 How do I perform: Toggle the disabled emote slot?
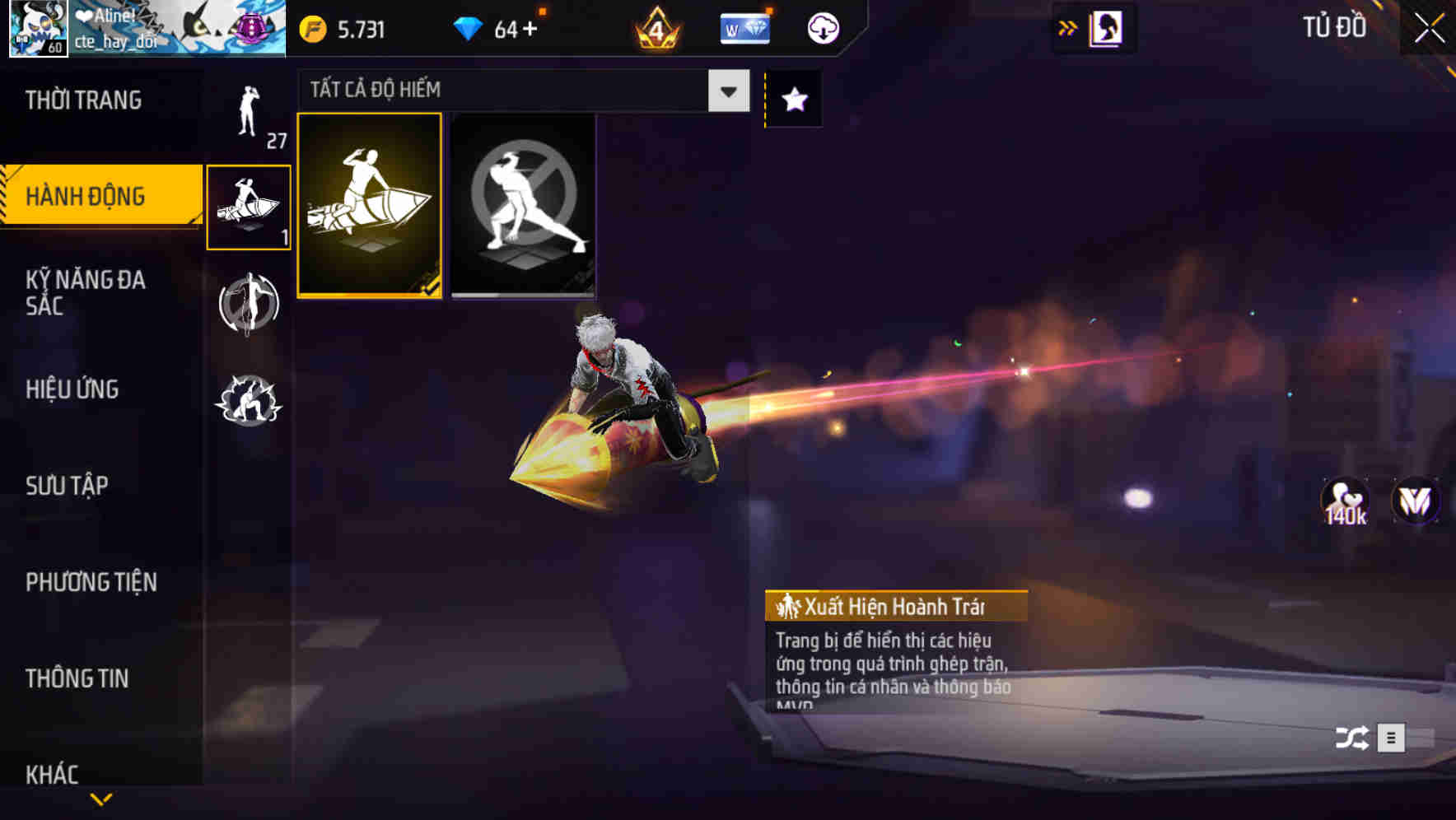point(524,206)
